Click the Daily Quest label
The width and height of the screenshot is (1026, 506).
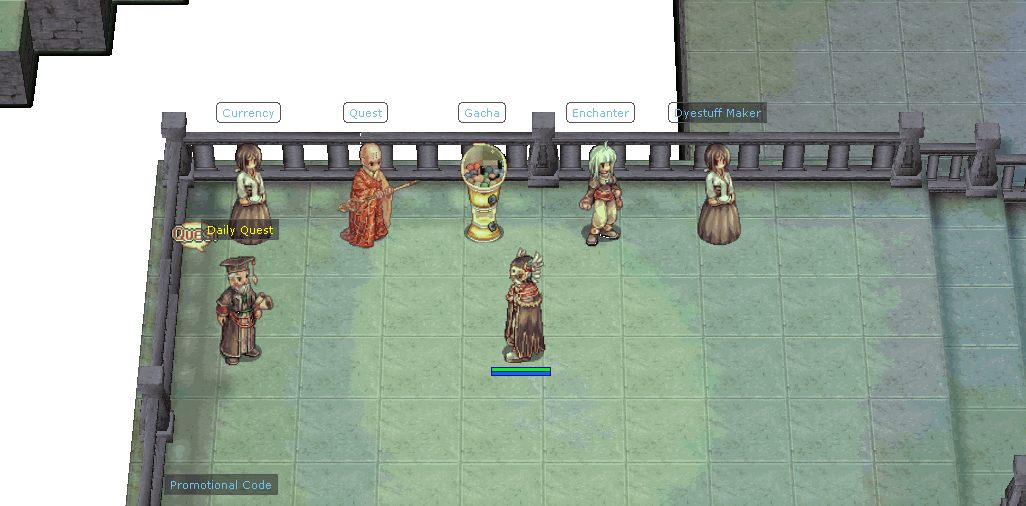click(x=240, y=230)
